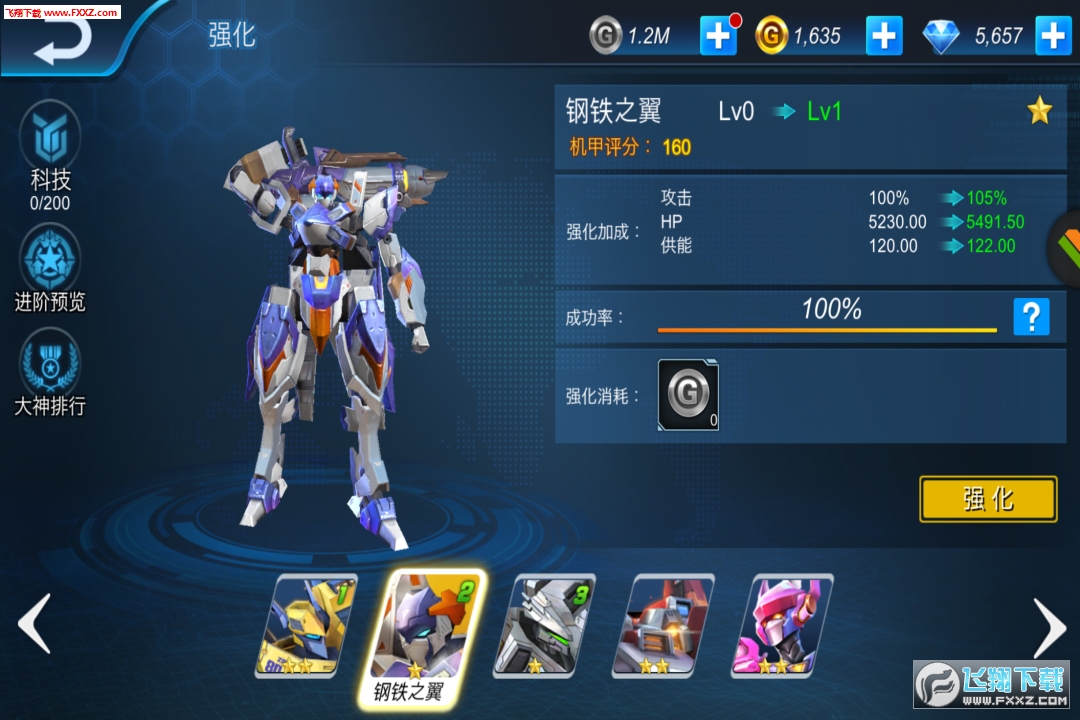This screenshot has height=720, width=1080.
Task: Open 大神排行 rankings
Action: 50,375
